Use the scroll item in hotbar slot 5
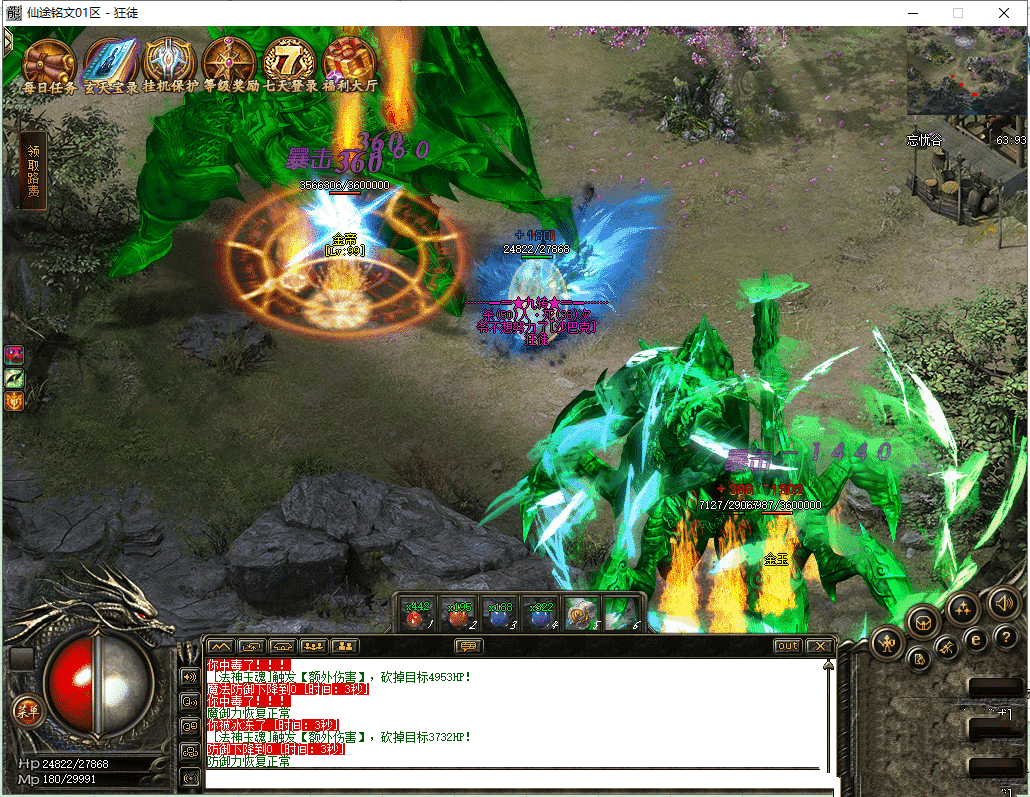 581,612
